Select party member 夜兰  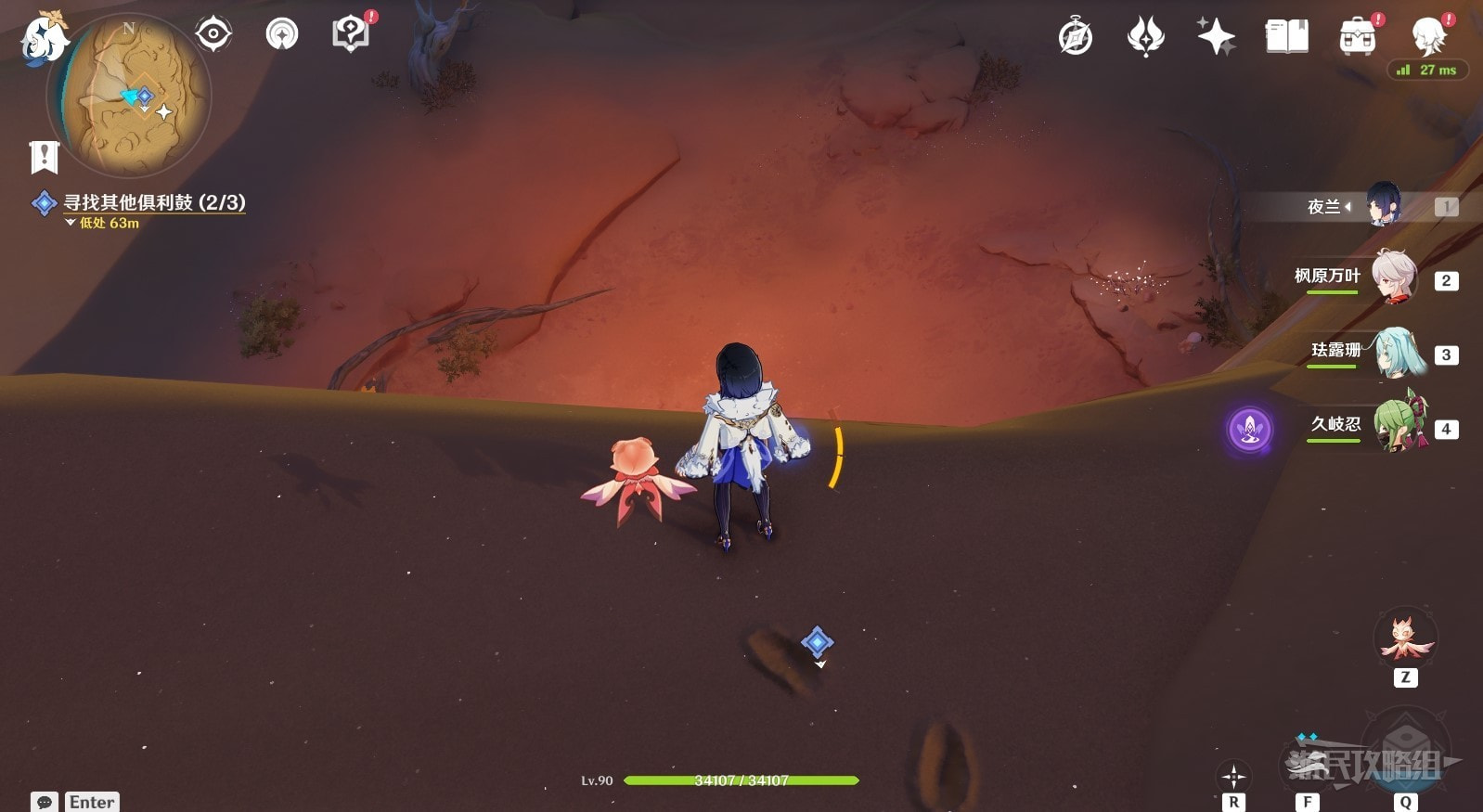click(1381, 206)
